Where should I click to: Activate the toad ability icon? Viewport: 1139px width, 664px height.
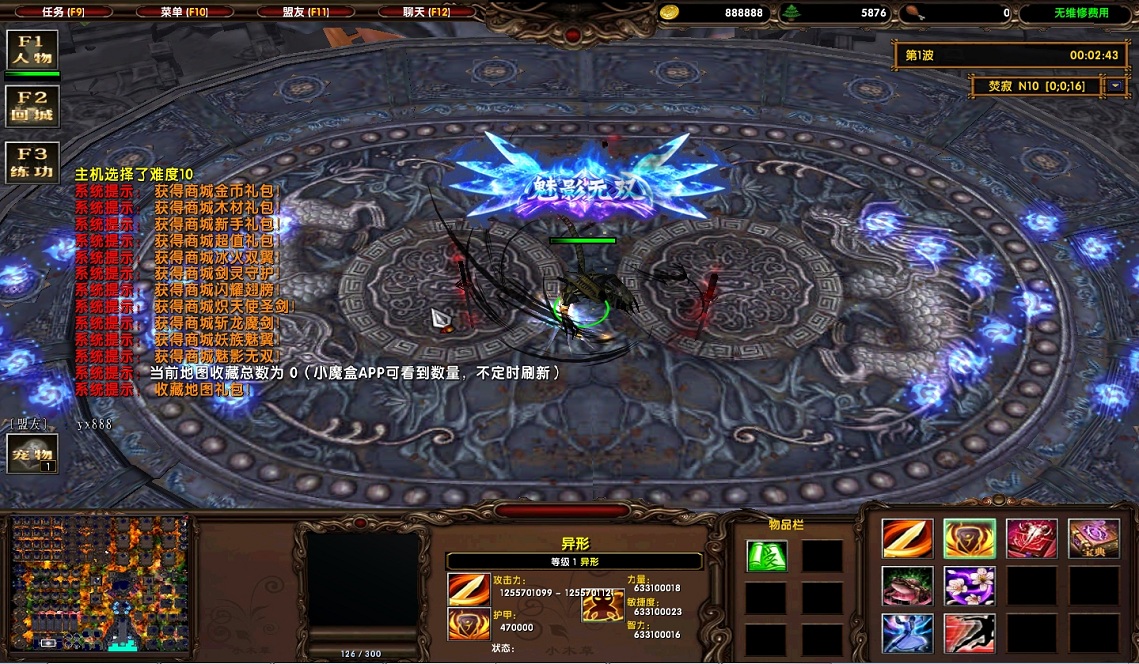click(907, 586)
